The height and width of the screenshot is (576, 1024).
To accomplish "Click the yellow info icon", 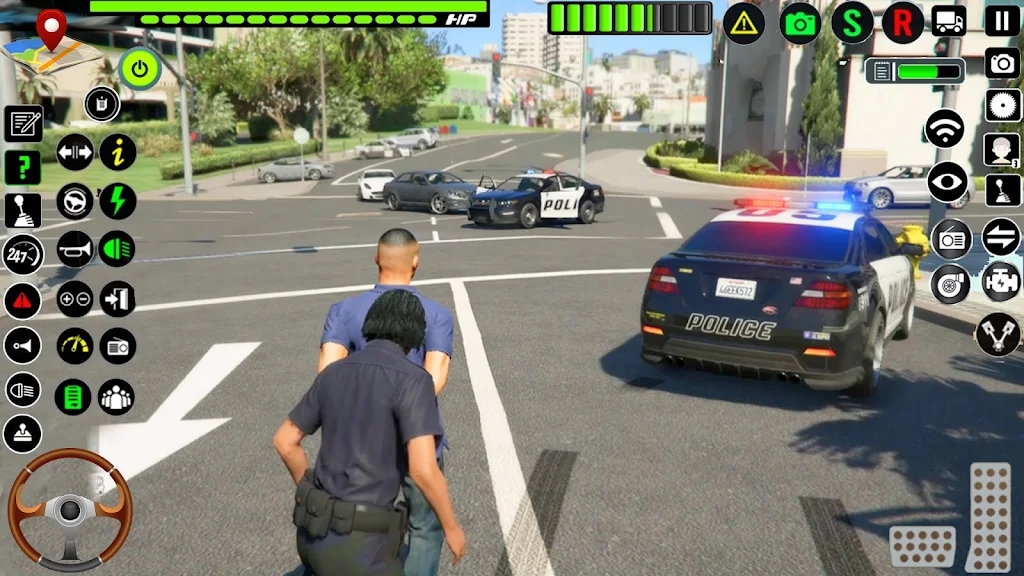I will pos(118,152).
